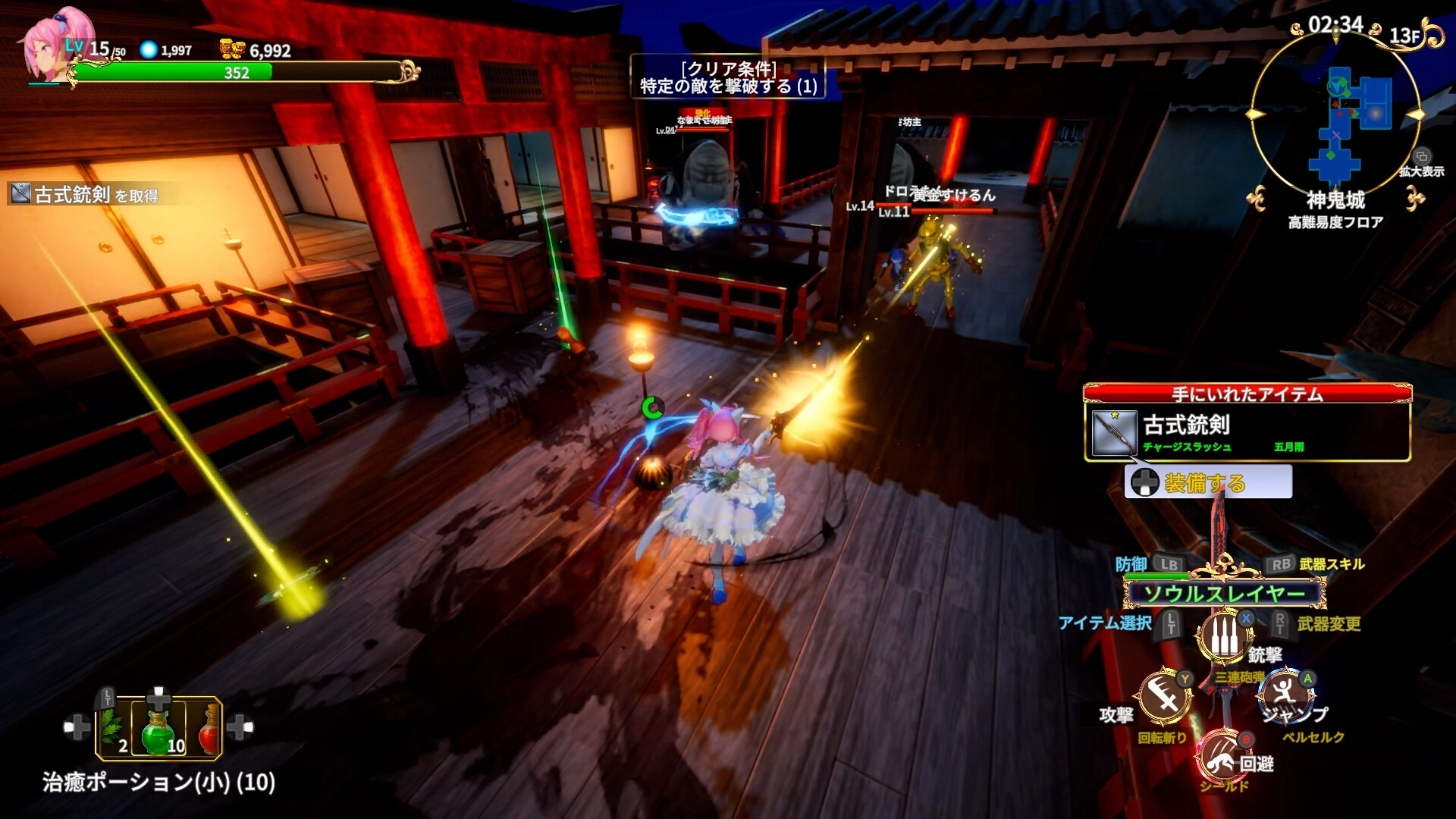Activate the 銃撃 gunshot skill icon
The width and height of the screenshot is (1456, 819).
pos(1223,637)
